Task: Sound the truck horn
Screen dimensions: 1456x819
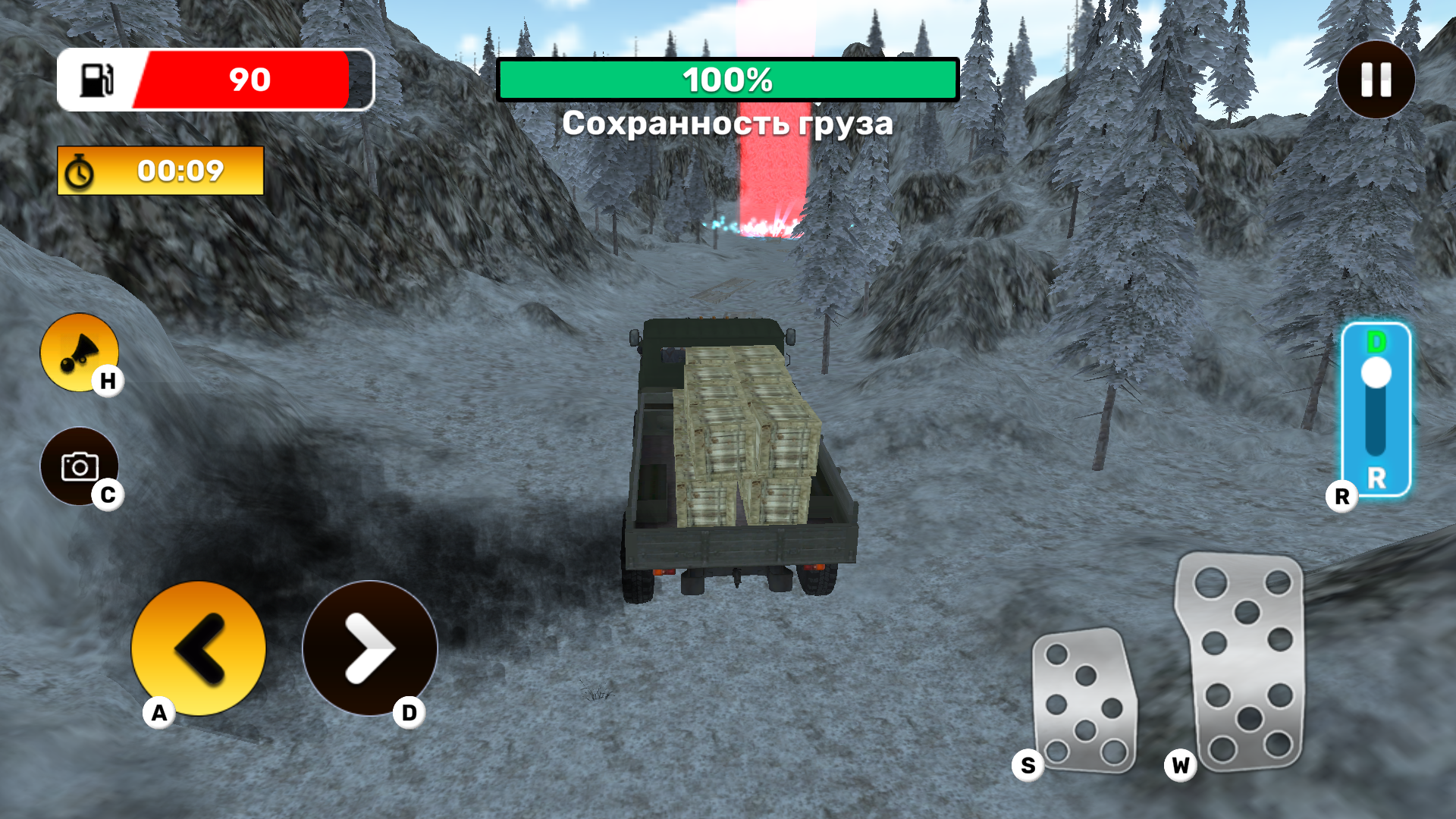Action: click(78, 351)
